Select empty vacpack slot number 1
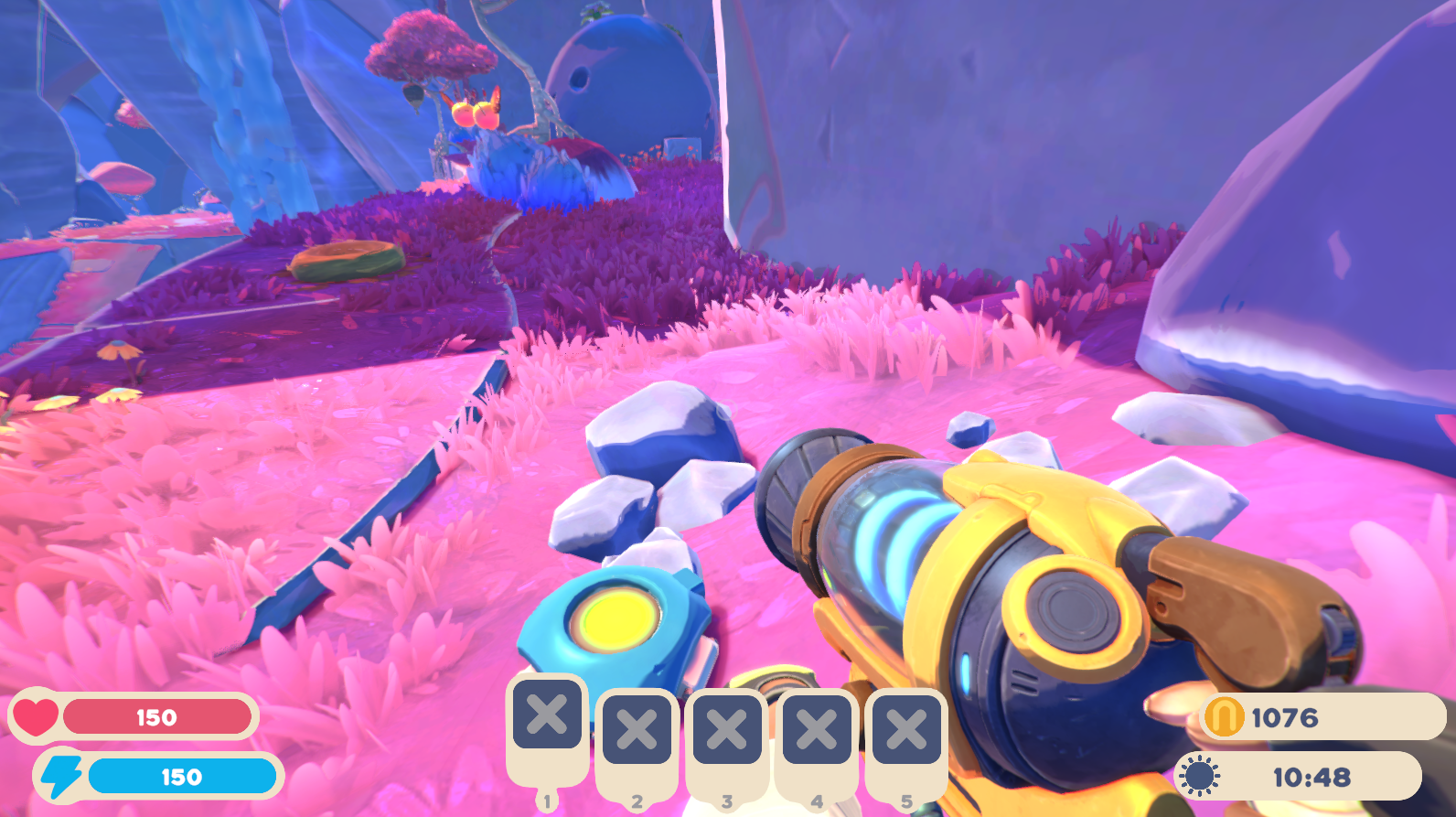Screen dimensions: 1456x817 coord(547,715)
